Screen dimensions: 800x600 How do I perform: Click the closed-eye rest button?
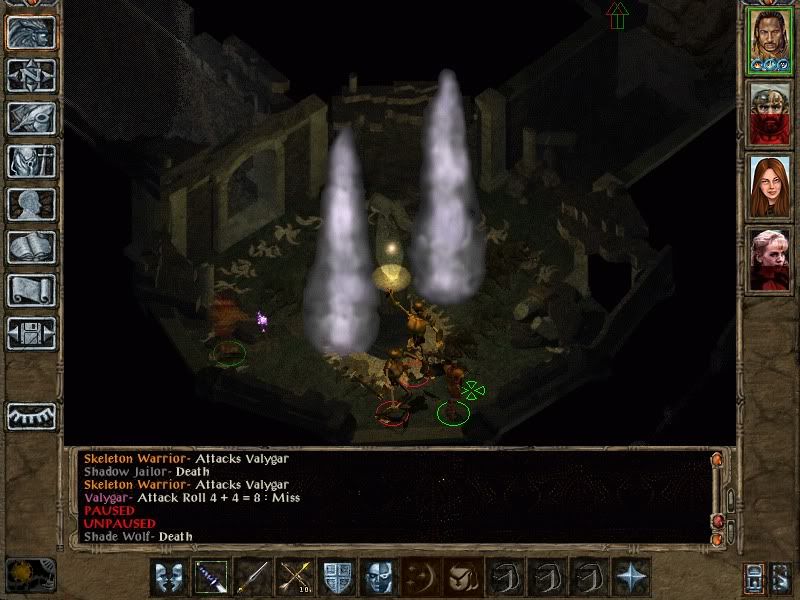[x=31, y=415]
